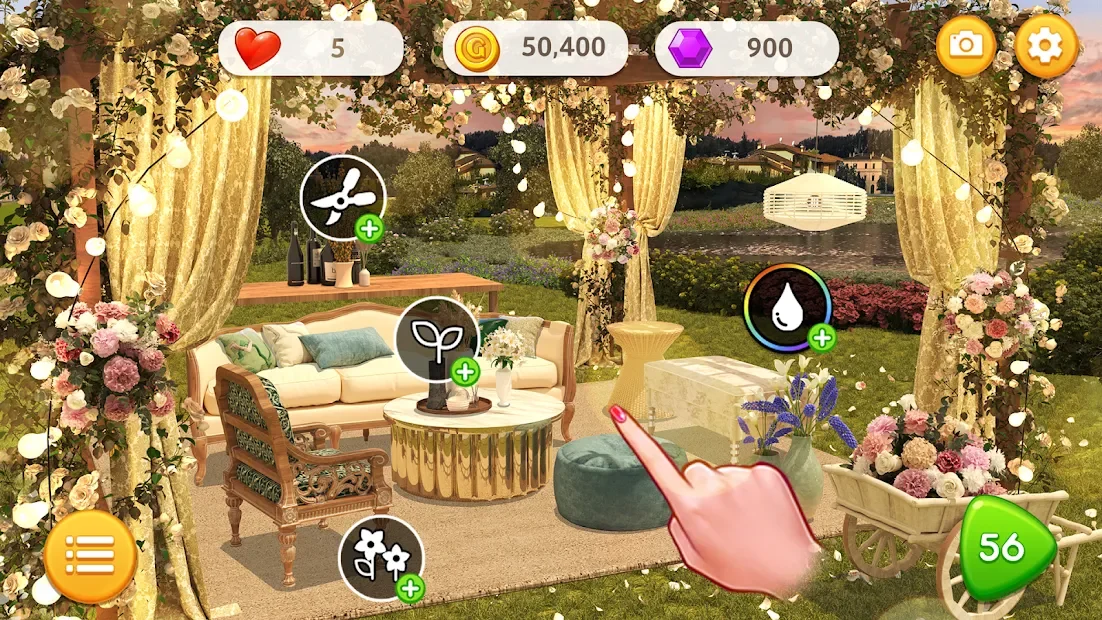Tap the gold coin balance

[x=535, y=48]
